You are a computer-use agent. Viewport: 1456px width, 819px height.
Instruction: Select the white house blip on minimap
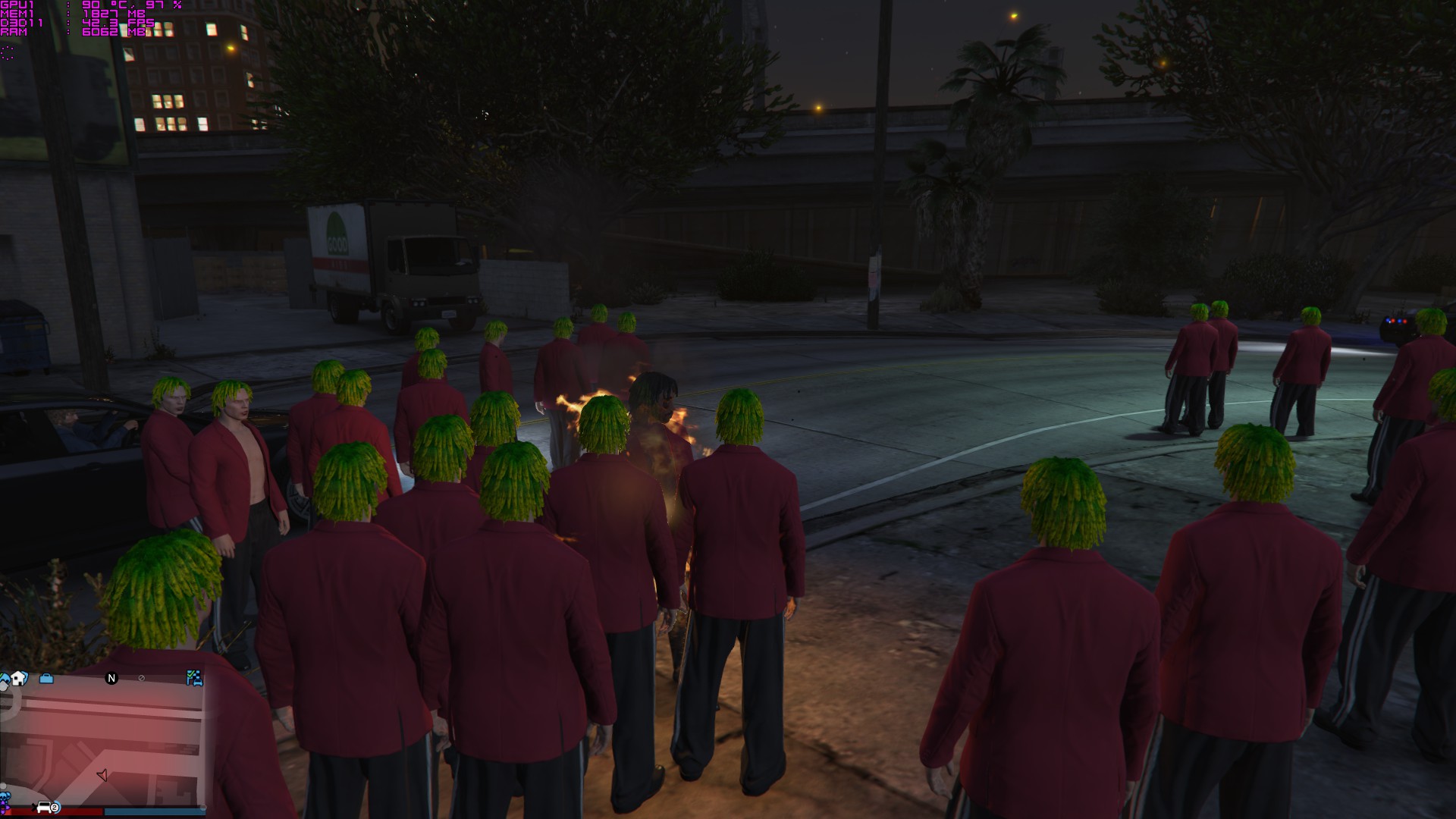(x=18, y=678)
